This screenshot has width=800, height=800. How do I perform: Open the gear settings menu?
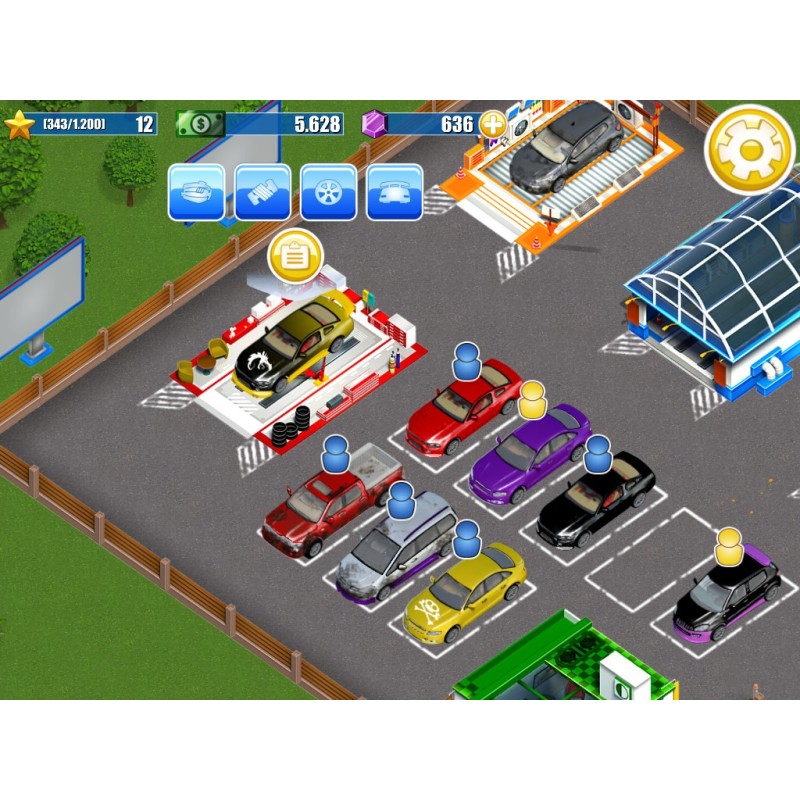(x=749, y=150)
